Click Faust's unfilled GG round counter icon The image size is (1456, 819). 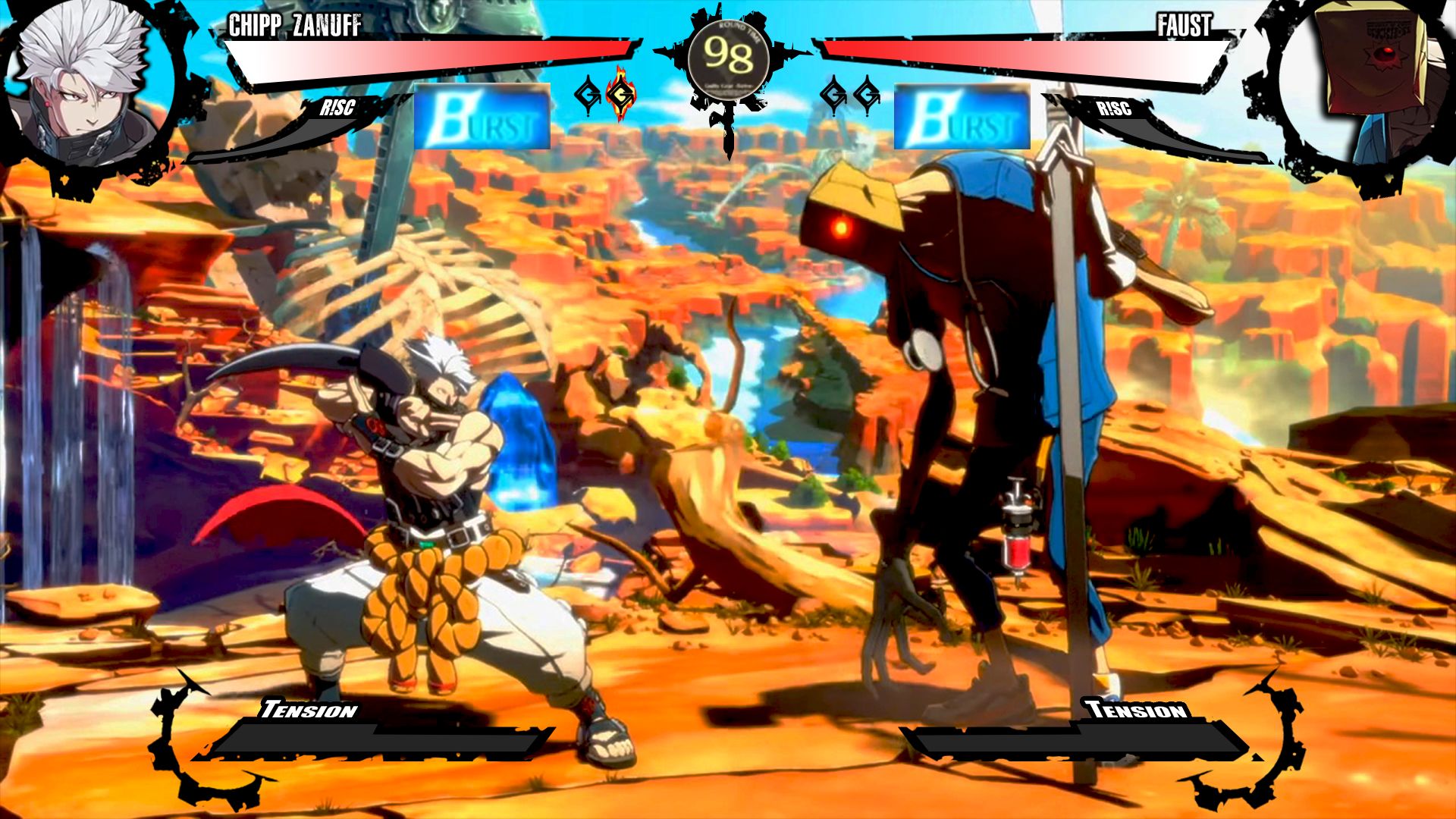[x=834, y=95]
